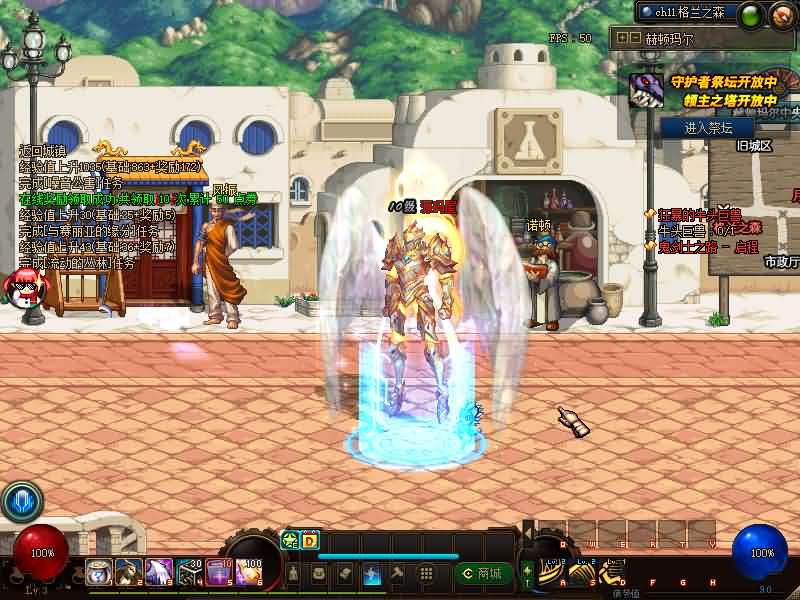800x600 pixels.
Task: Select the 鬼剑士之路 - 启程 quest entry
Action: (706, 246)
